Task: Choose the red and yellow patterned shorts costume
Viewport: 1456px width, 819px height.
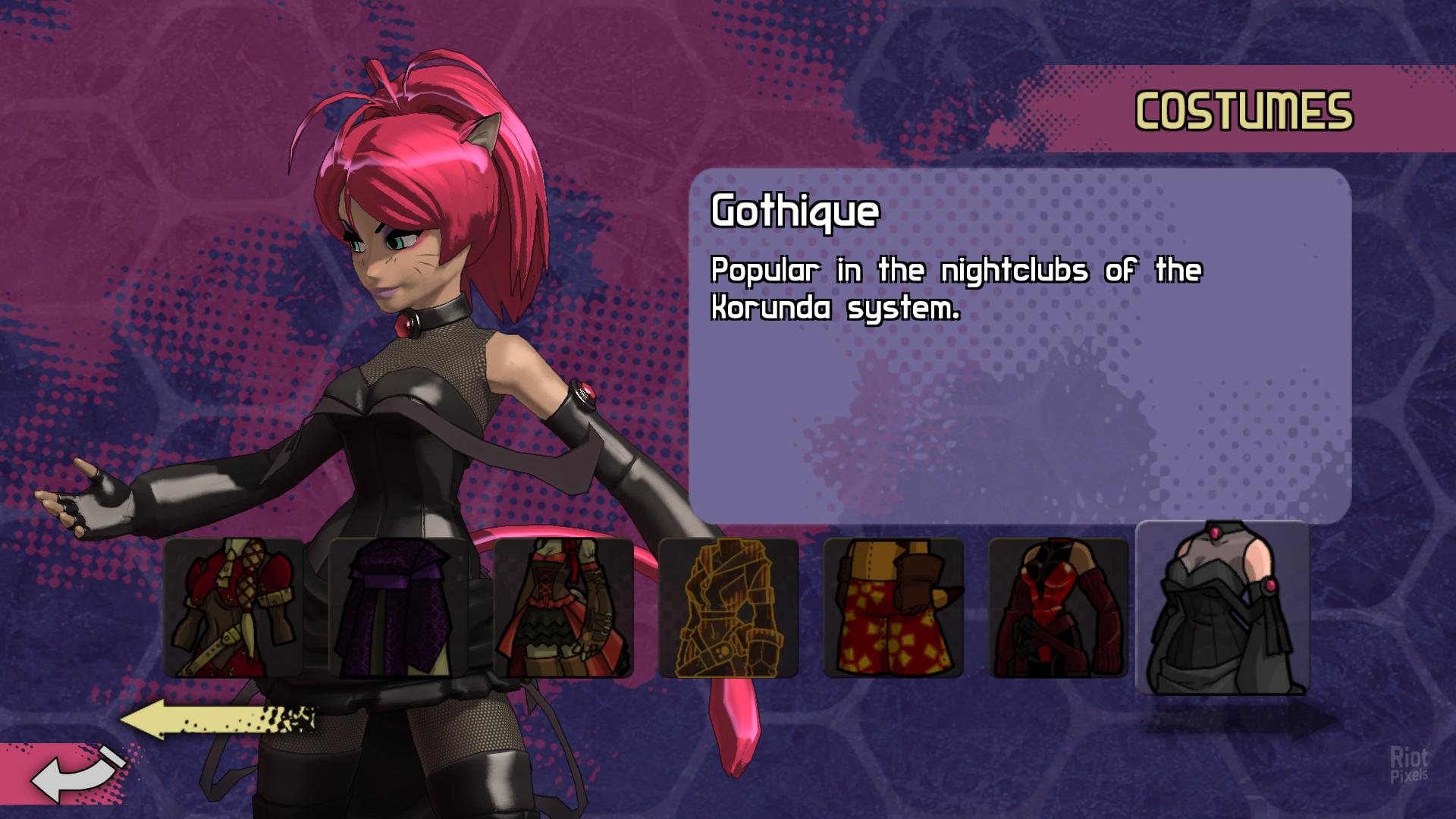Action: [893, 607]
